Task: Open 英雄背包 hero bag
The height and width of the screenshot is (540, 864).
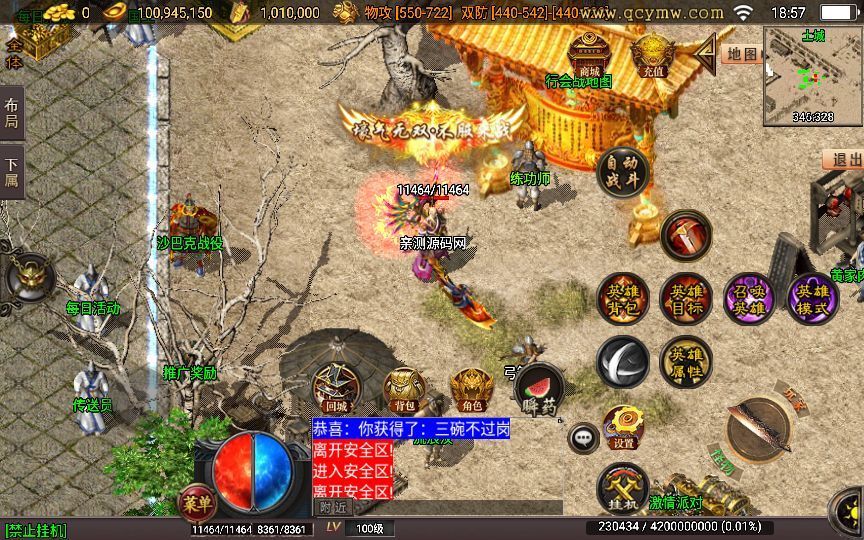Action: click(x=622, y=299)
